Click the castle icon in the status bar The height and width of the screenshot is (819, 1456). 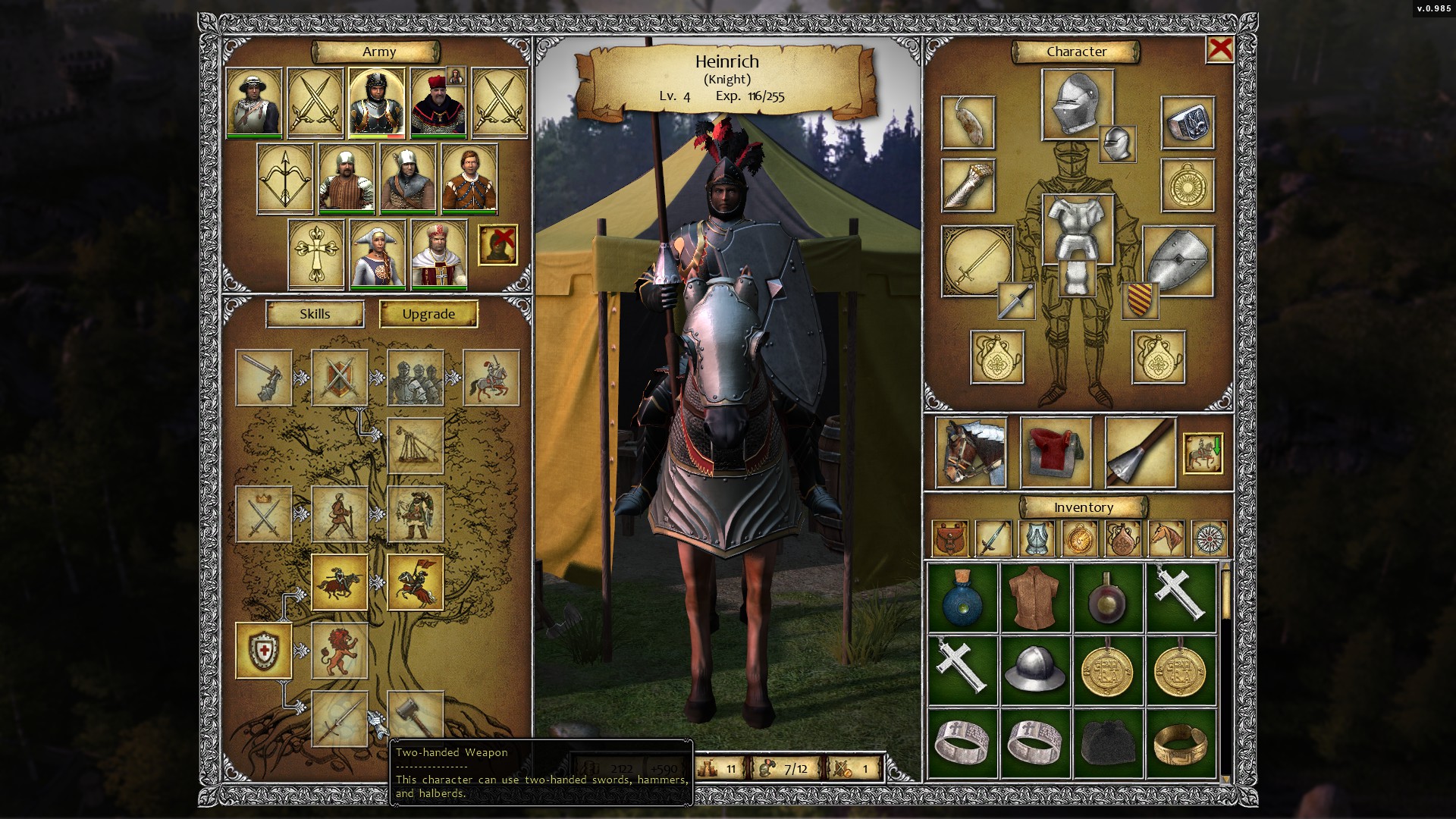[709, 768]
